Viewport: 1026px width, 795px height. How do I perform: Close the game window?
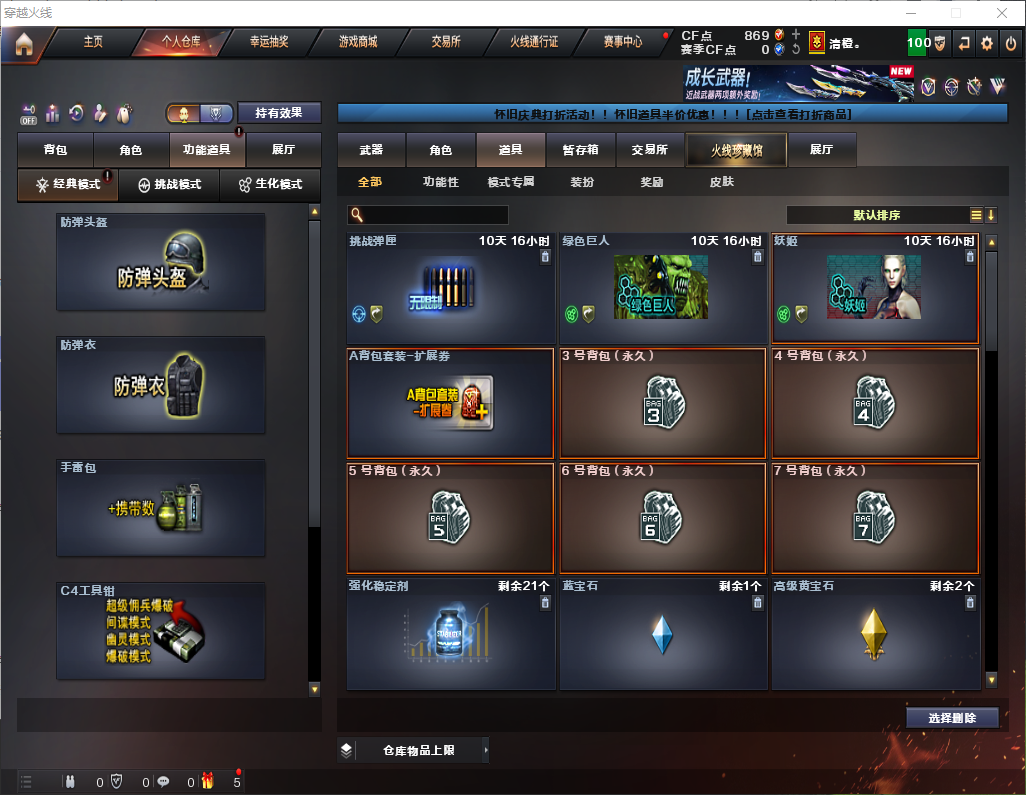pos(1002,13)
